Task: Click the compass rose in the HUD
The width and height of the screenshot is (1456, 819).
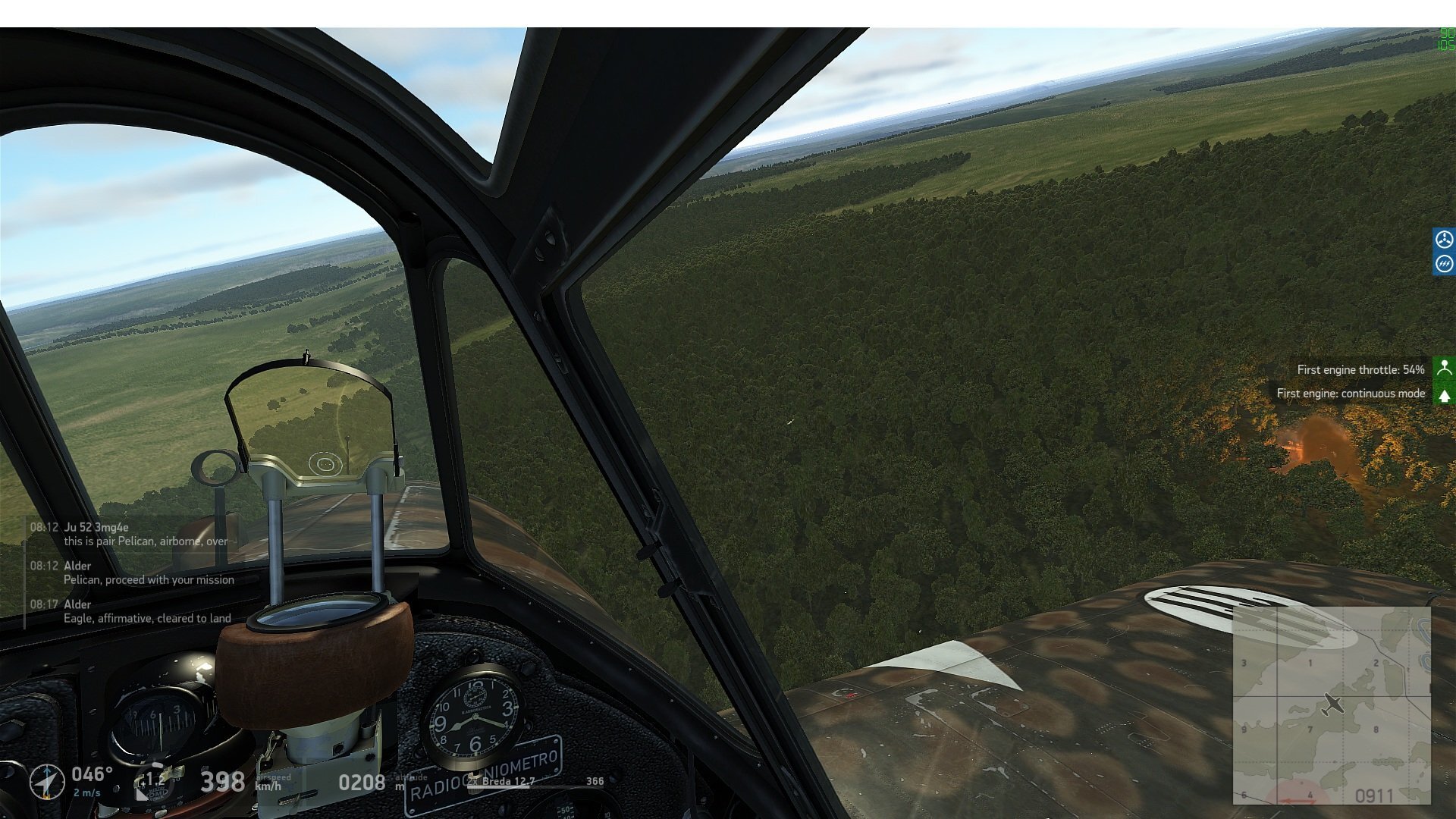Action: [47, 783]
